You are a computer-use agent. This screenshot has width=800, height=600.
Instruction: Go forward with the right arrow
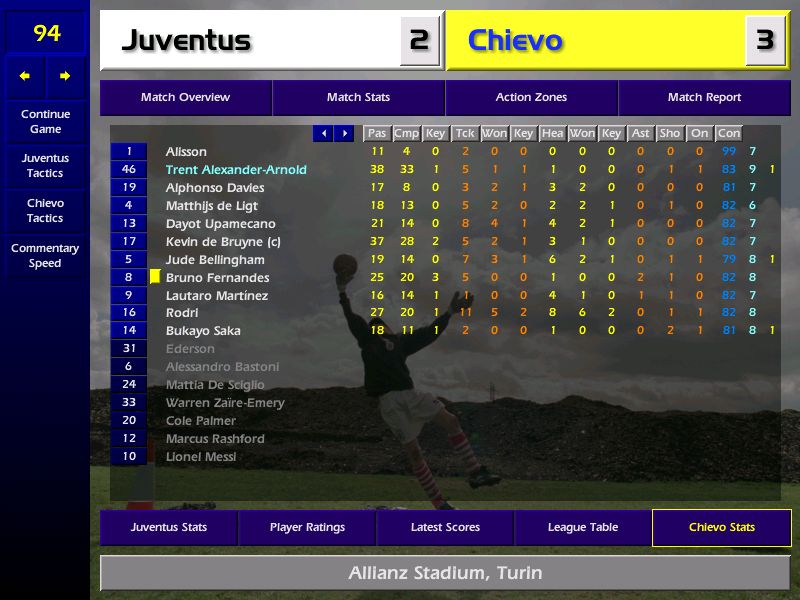pos(65,76)
